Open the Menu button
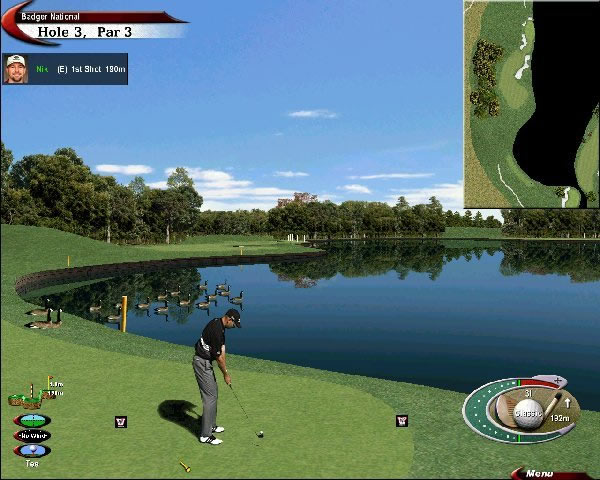Viewport: 600px width, 480px height. [541, 473]
